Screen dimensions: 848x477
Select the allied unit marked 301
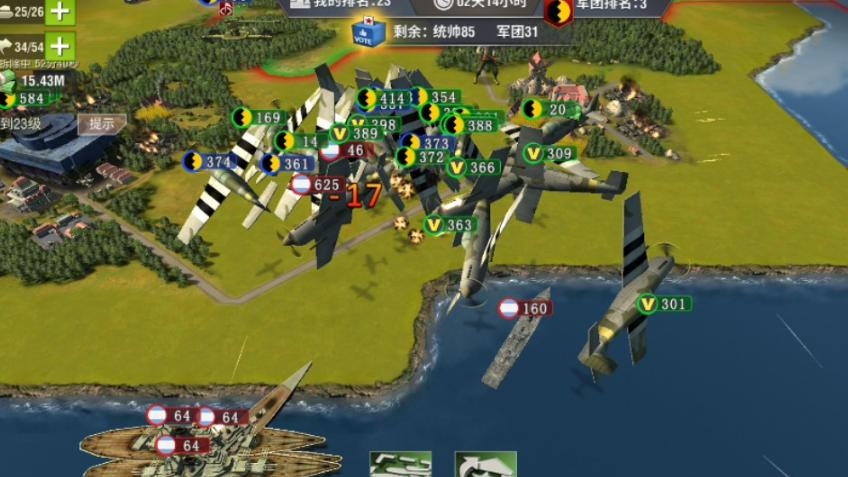(663, 304)
